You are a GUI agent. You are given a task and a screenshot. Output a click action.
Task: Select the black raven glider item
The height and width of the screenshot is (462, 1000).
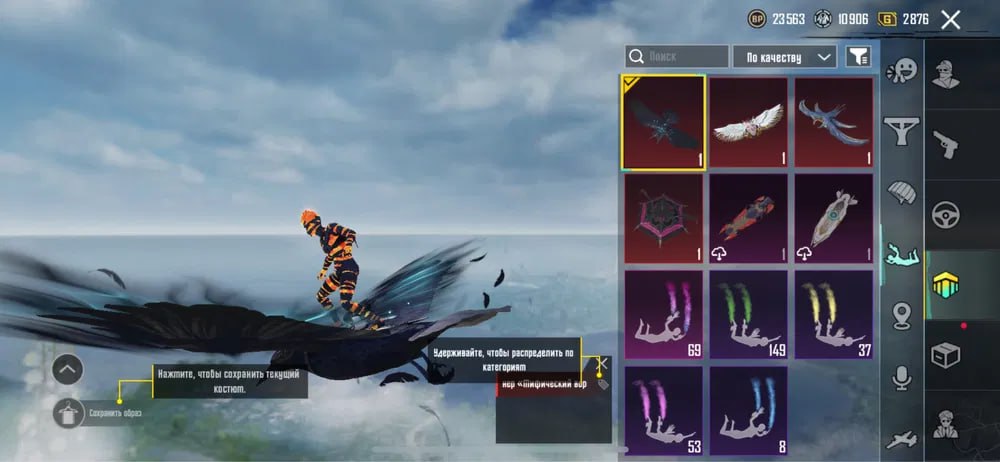pos(663,122)
